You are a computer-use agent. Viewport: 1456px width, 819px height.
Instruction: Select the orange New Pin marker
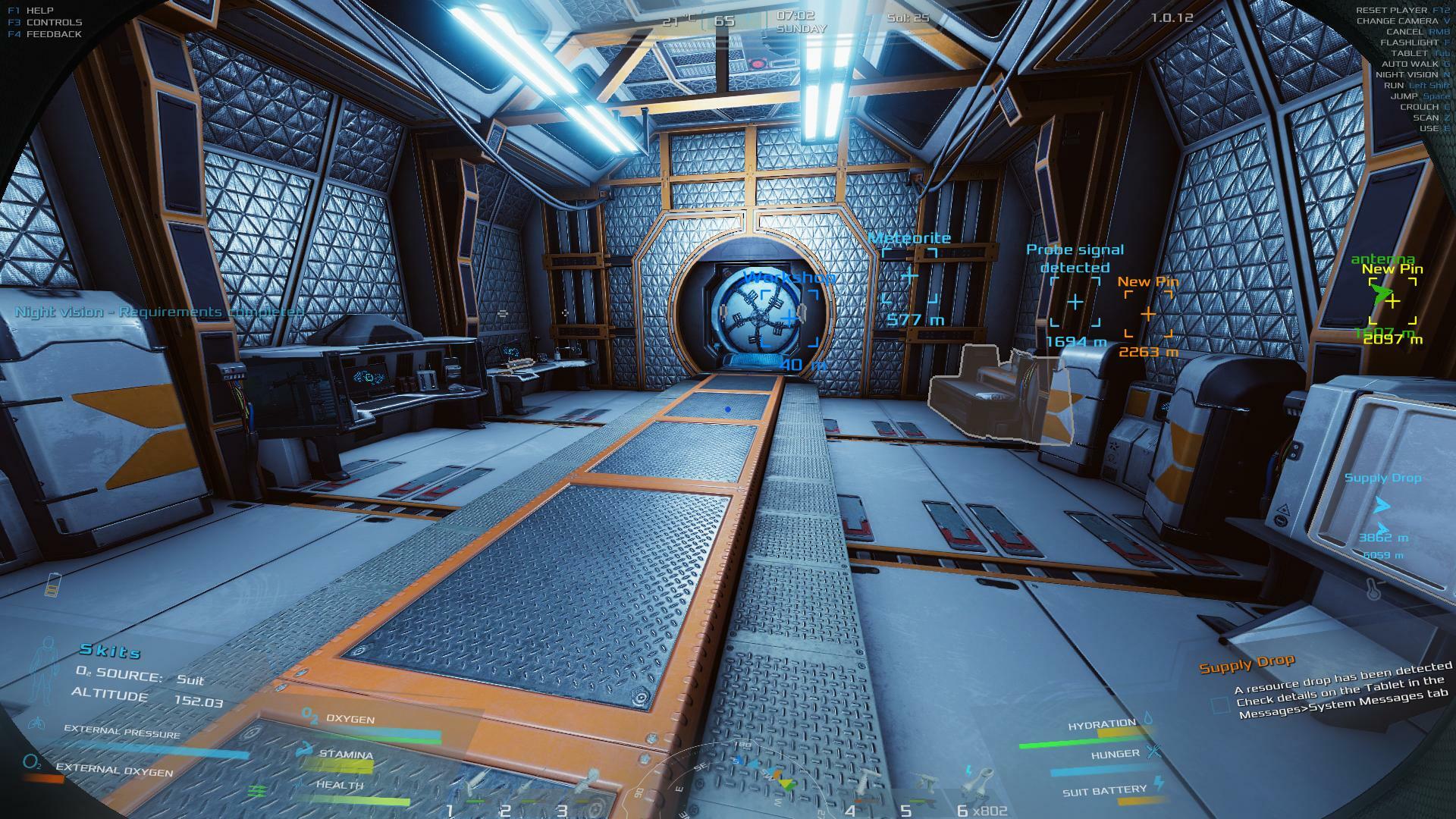tap(1148, 313)
